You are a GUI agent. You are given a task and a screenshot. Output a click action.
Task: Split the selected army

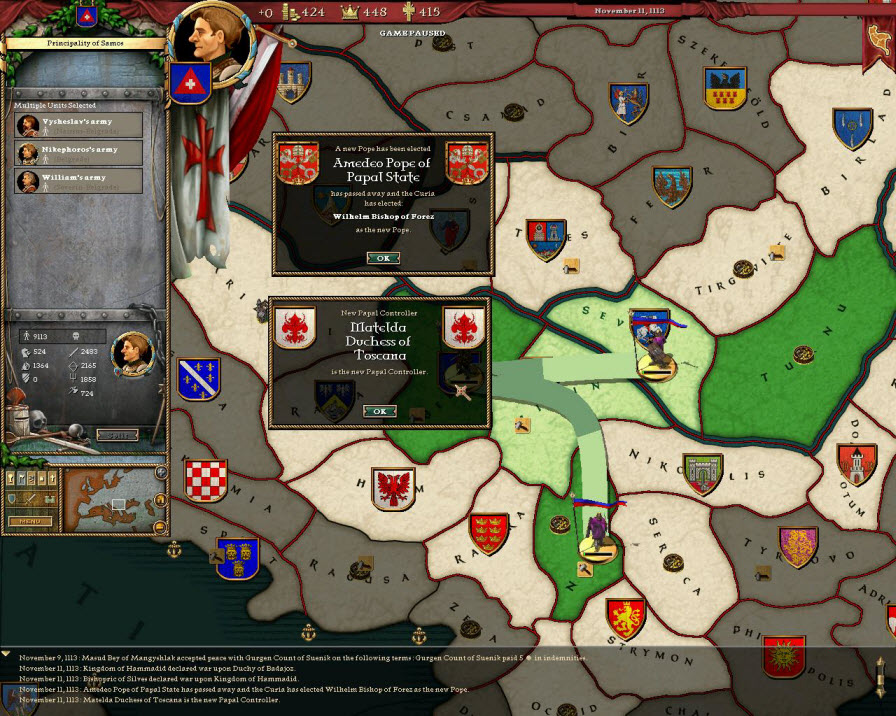click(x=117, y=435)
